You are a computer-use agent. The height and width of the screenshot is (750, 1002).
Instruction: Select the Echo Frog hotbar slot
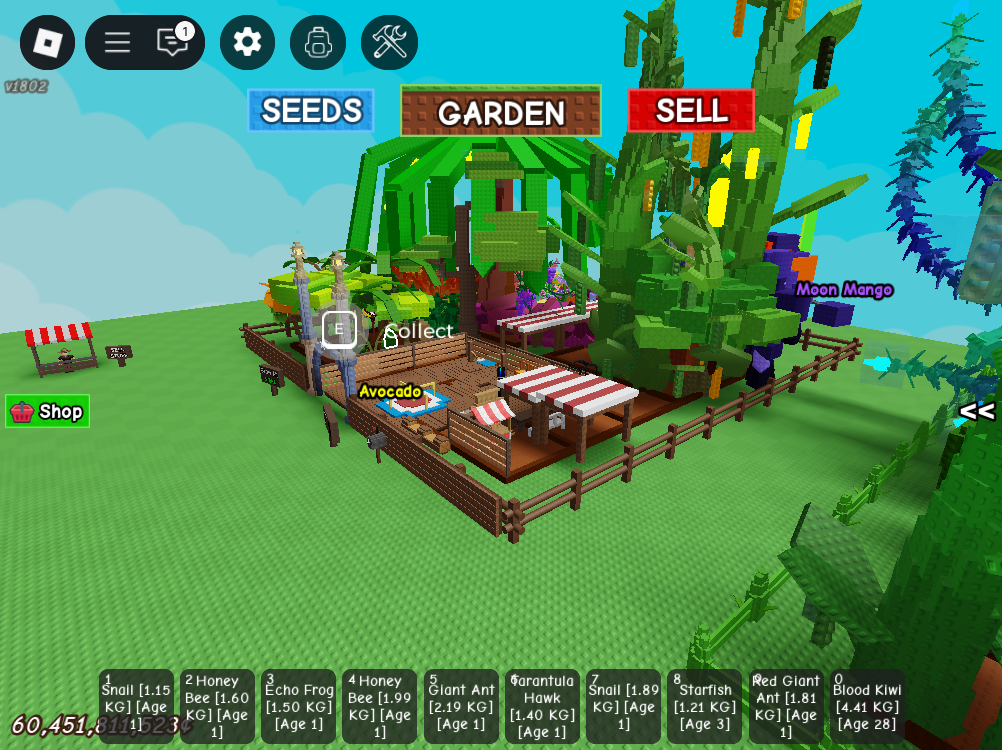point(298,706)
